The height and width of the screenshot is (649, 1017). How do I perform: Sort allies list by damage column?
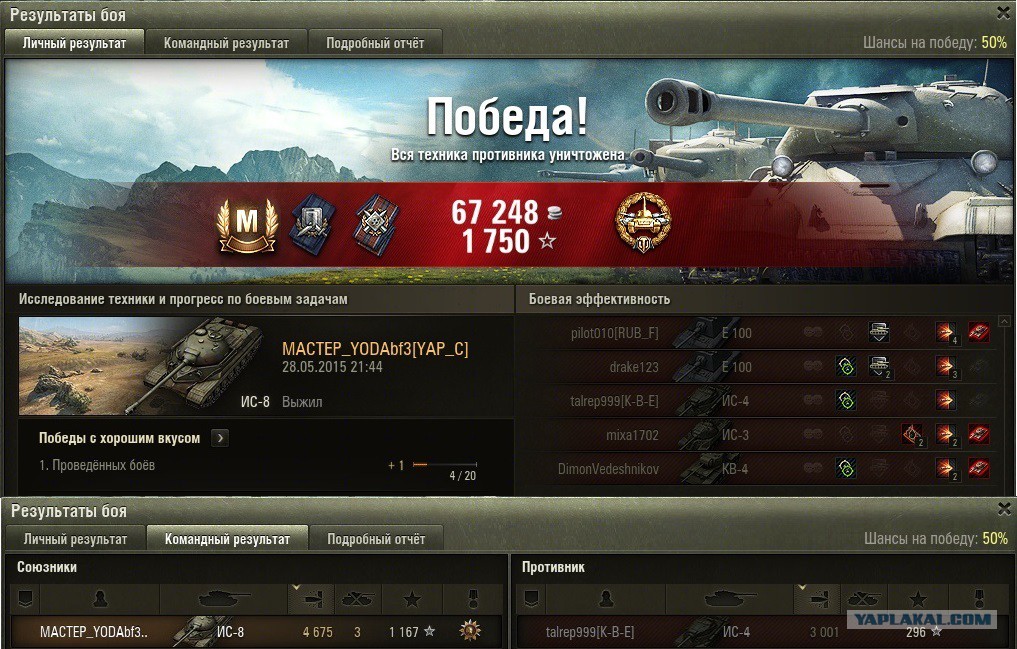[310, 598]
